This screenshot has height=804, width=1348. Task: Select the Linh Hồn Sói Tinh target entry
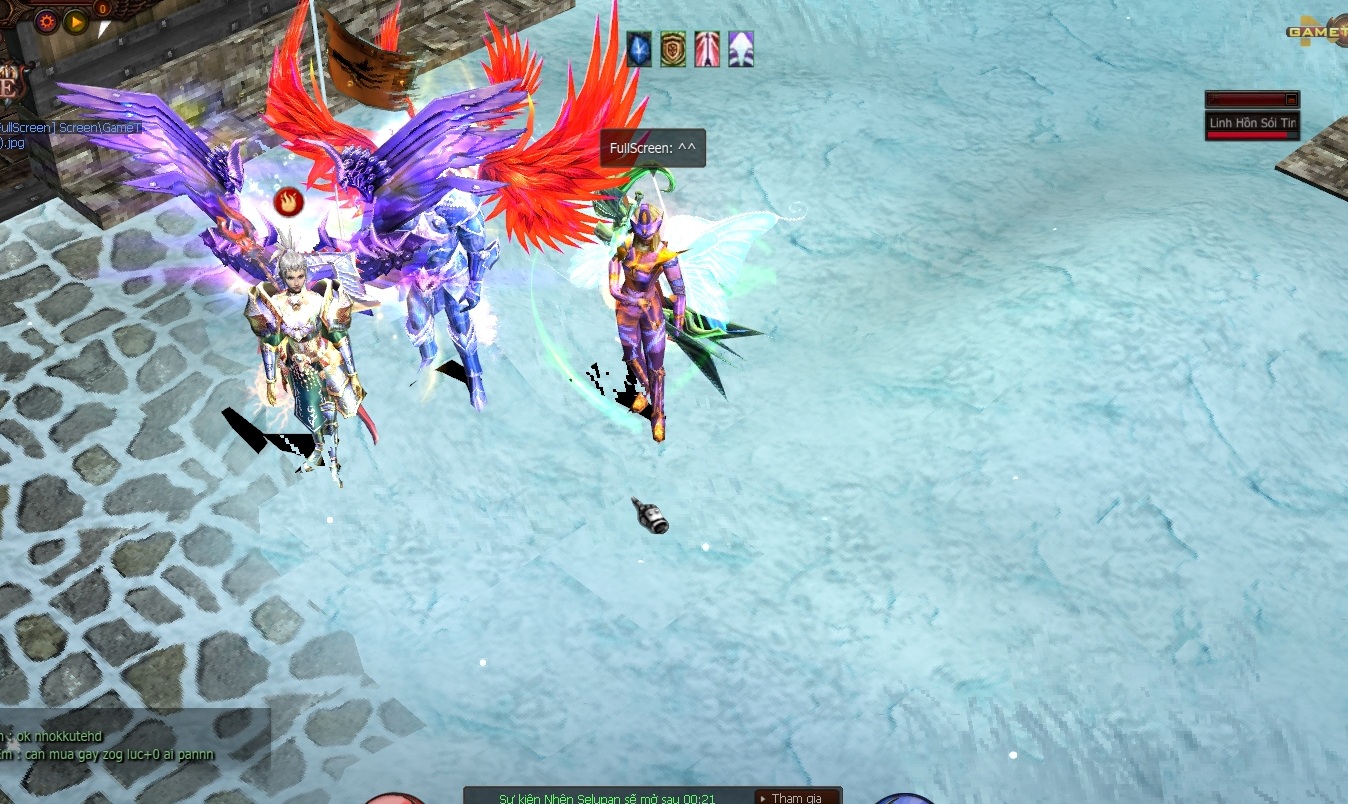coord(1252,124)
